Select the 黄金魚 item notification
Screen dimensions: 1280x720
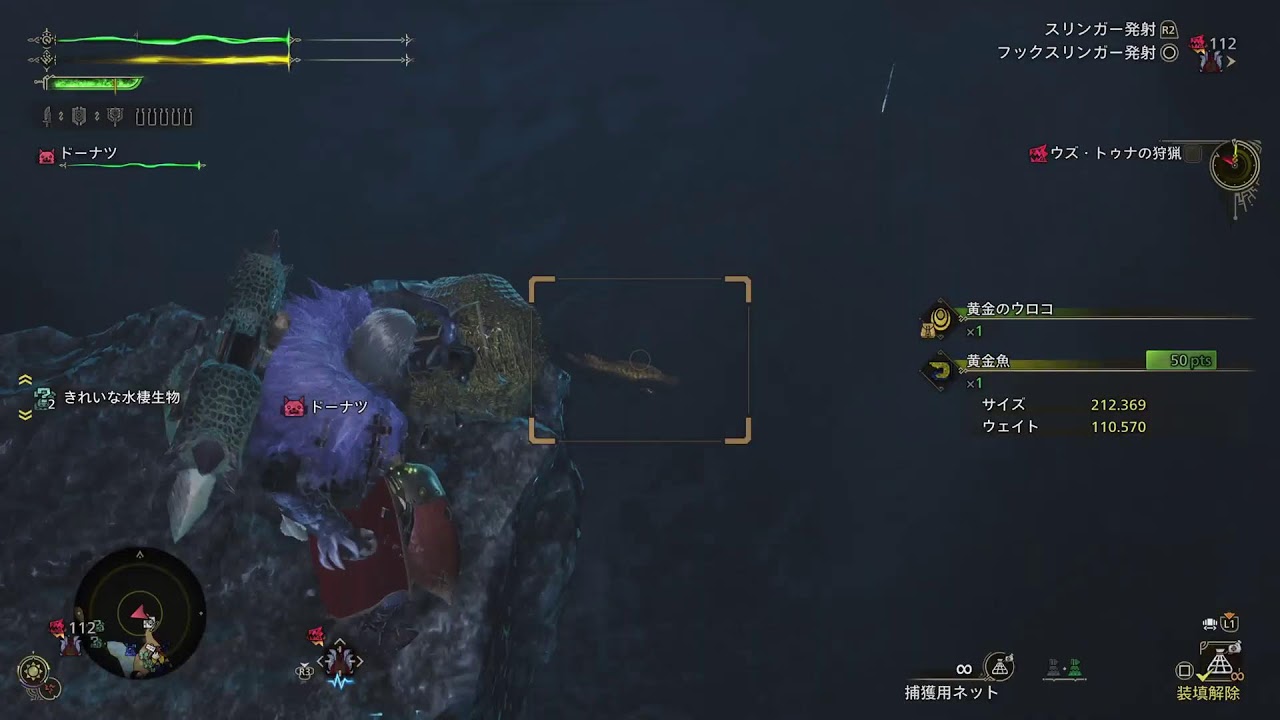[988, 361]
